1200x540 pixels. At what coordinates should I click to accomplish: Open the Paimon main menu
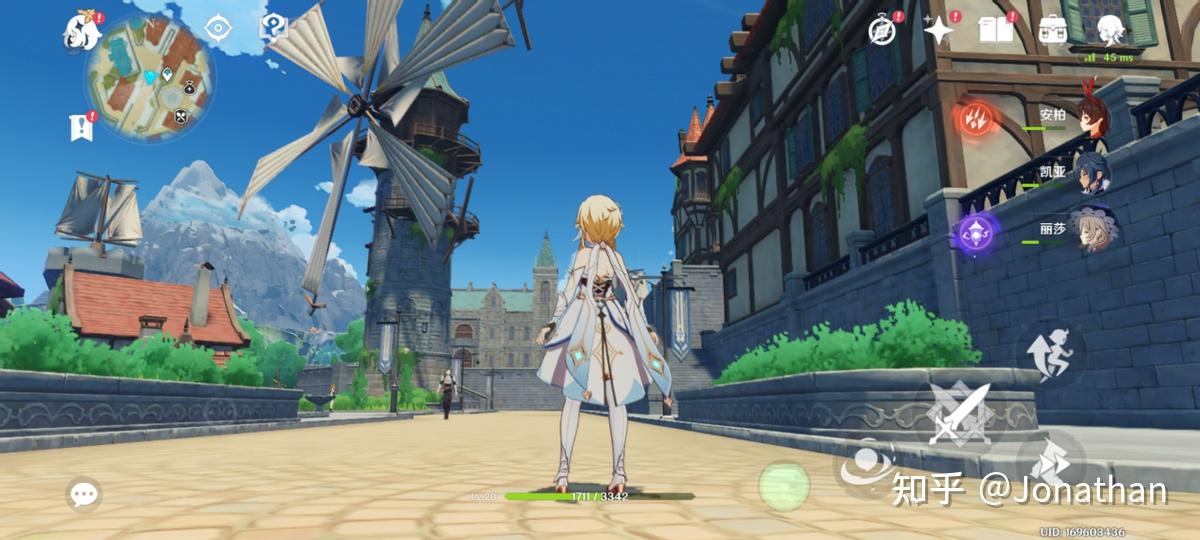coord(82,30)
